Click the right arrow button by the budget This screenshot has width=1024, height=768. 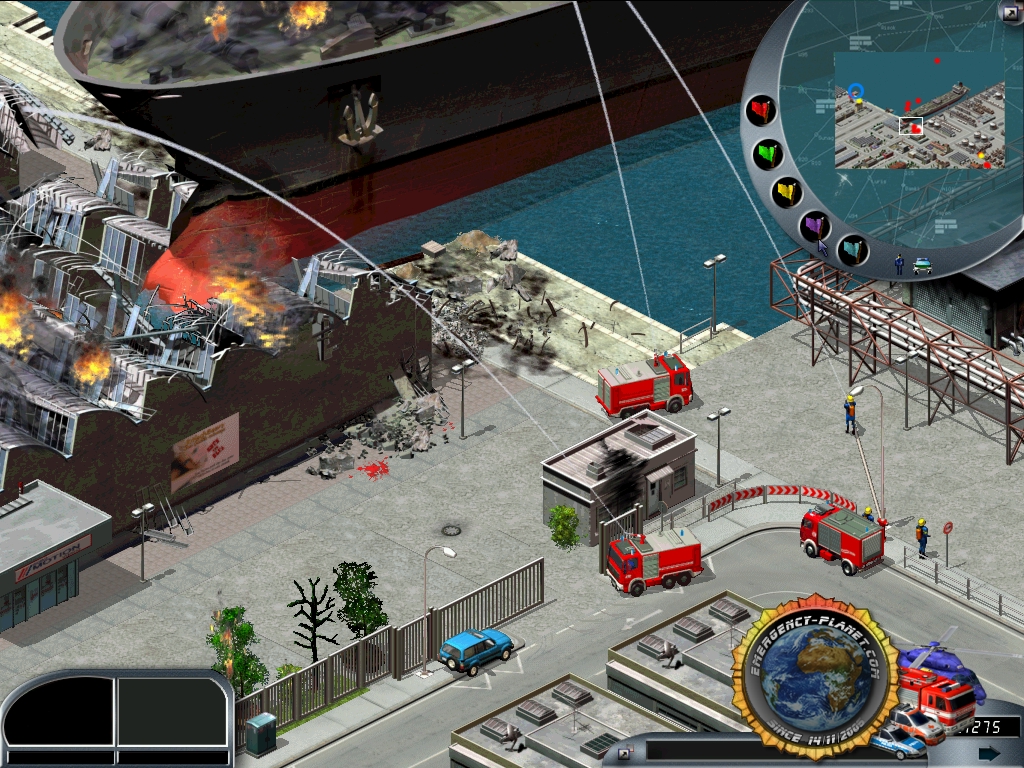[989, 753]
